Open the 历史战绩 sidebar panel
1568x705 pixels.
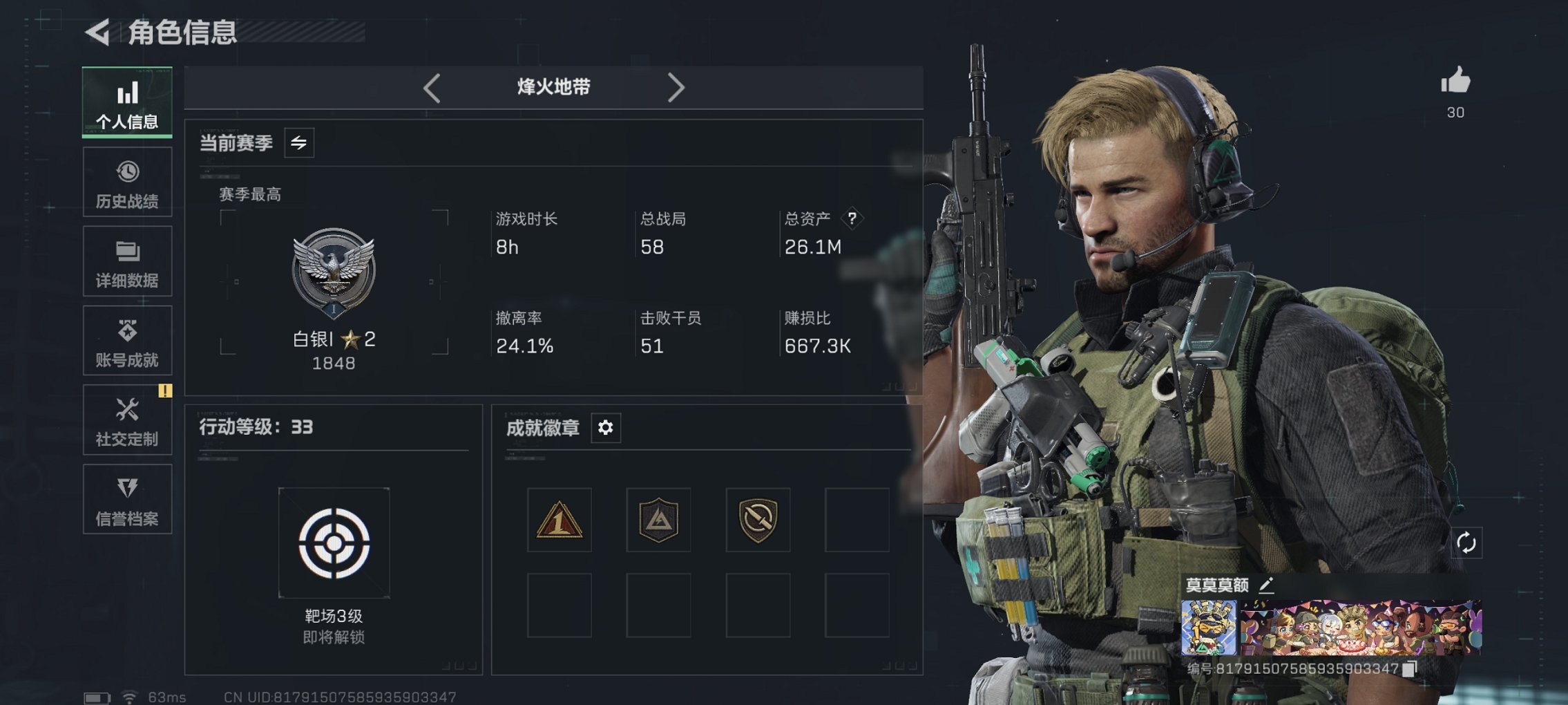coord(126,182)
